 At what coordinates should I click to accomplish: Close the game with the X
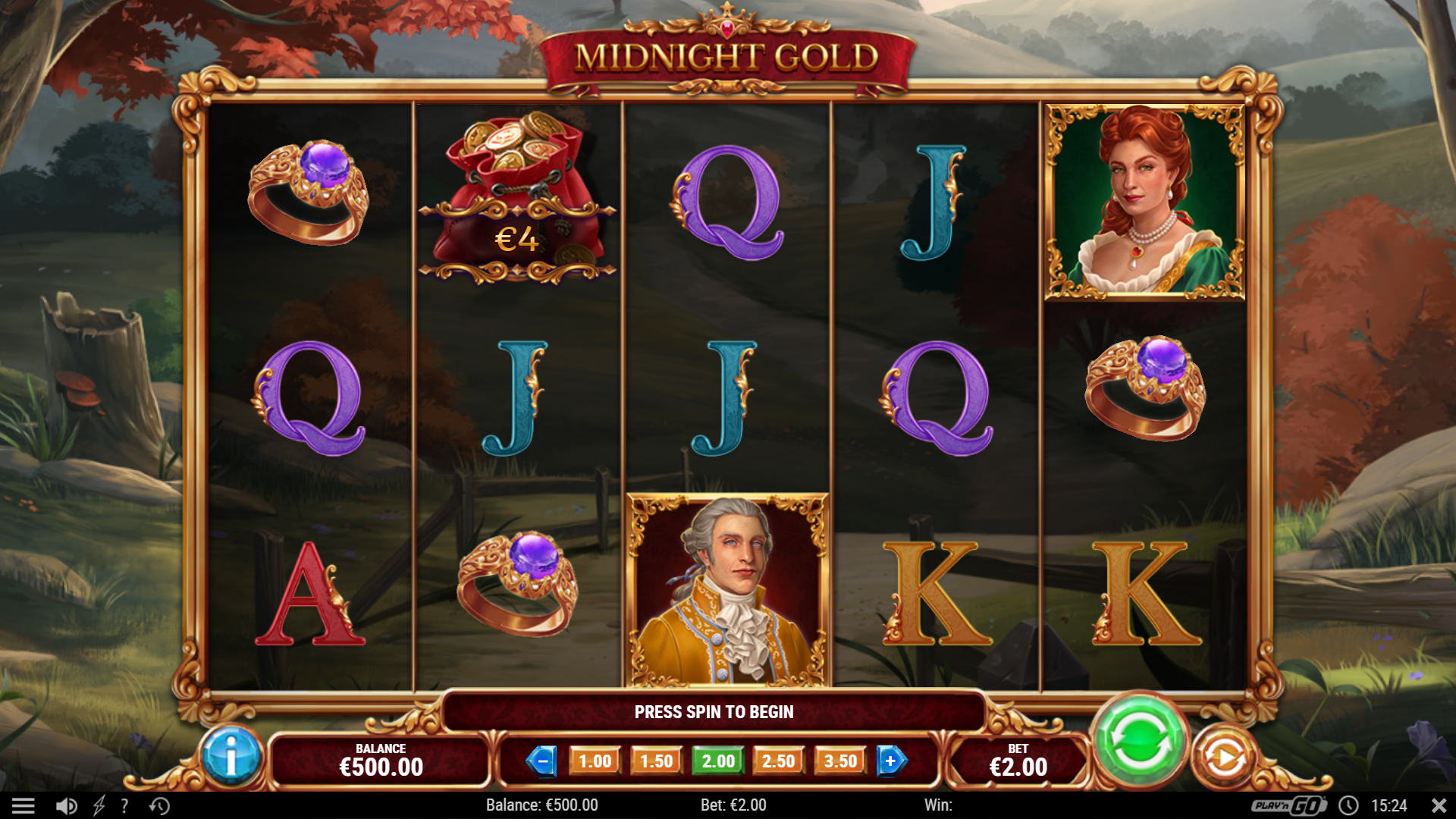tap(1438, 805)
